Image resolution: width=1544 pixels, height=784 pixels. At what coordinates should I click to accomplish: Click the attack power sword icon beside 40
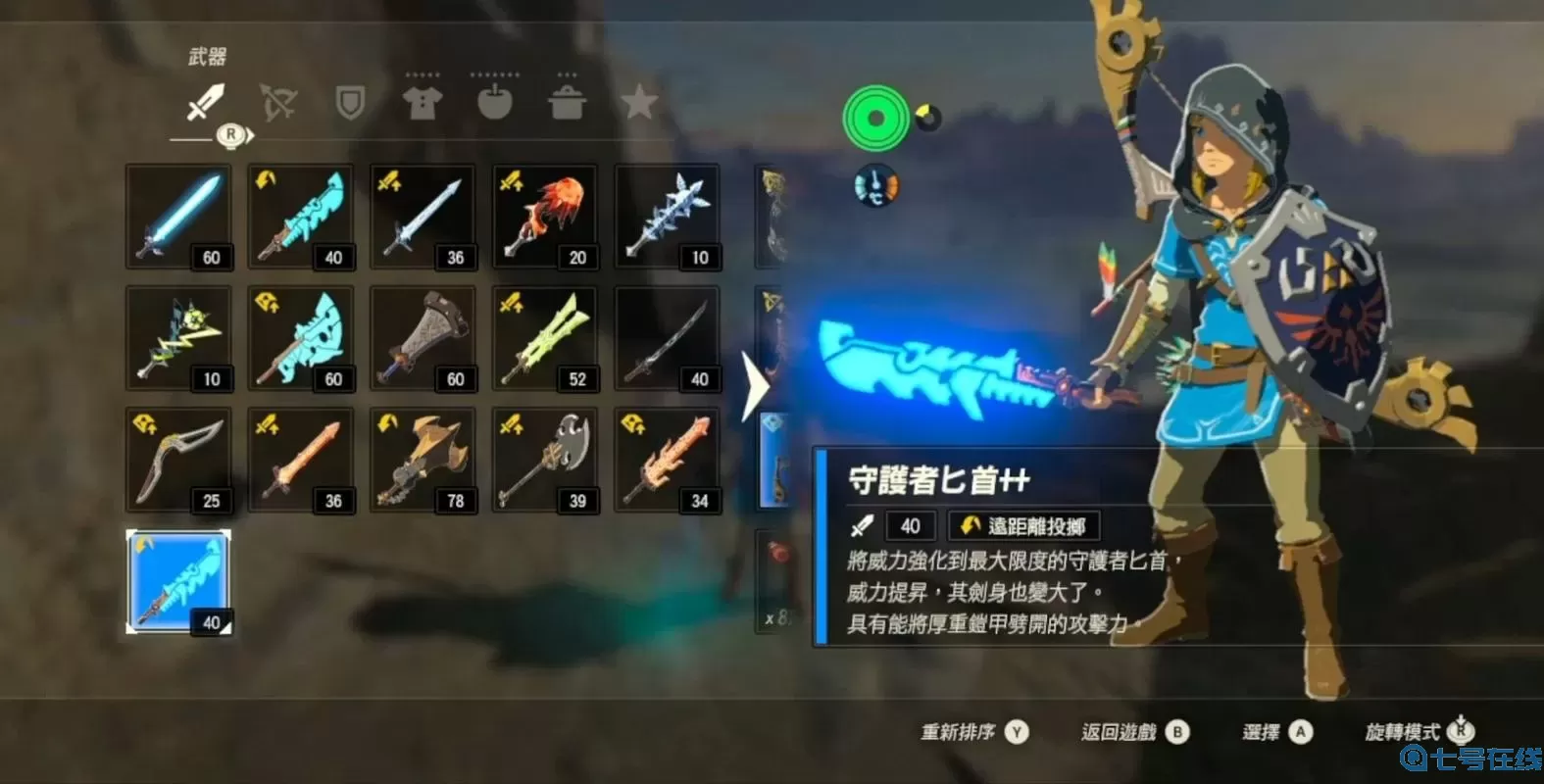[x=861, y=526]
